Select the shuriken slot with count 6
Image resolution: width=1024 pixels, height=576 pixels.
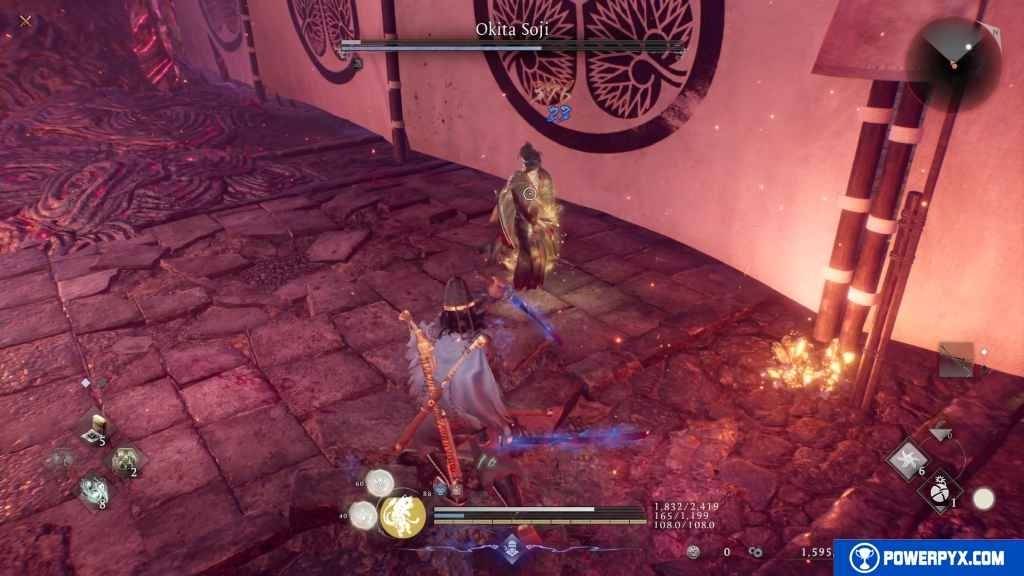908,461
